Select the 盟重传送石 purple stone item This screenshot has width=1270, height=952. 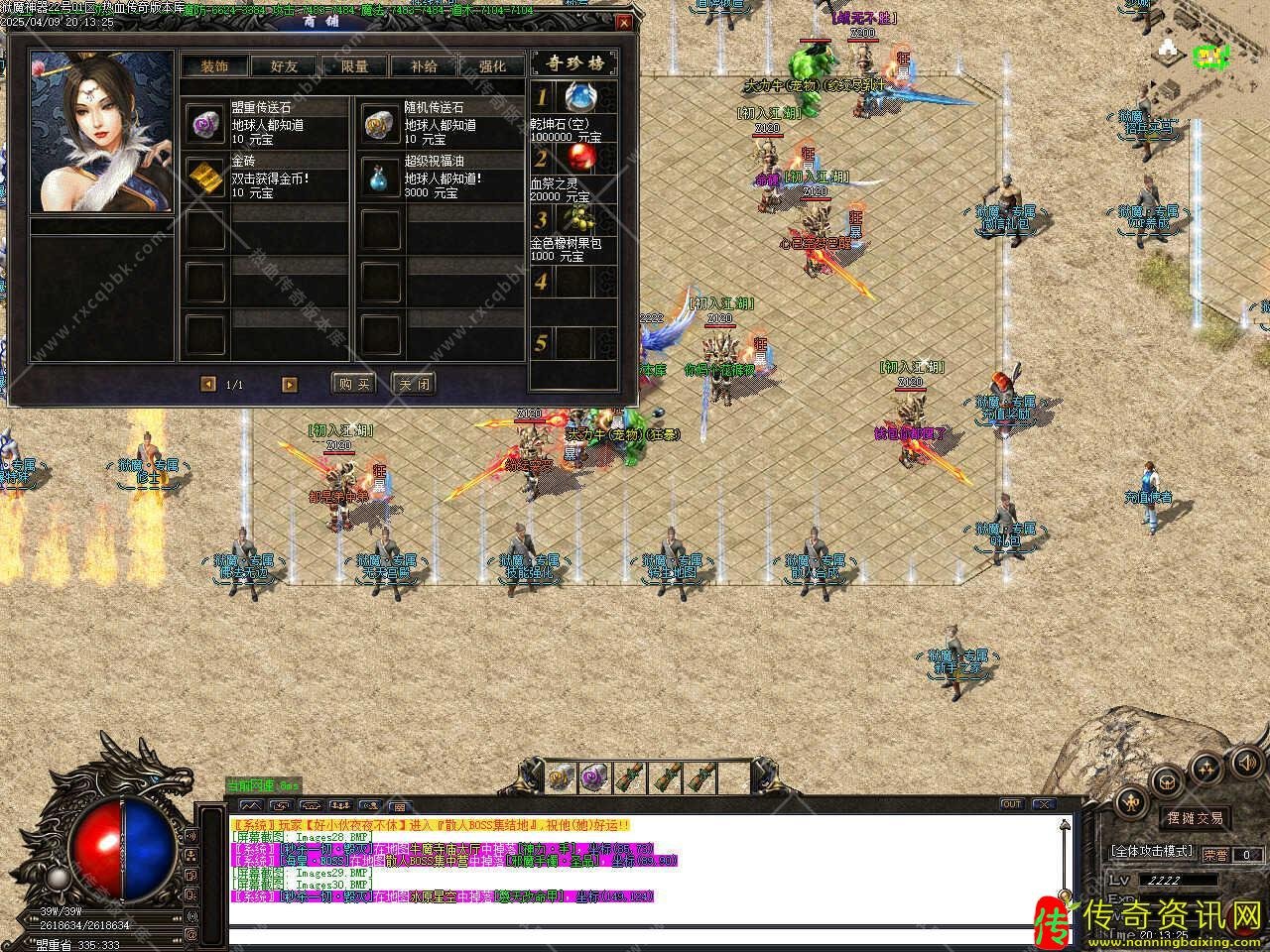206,122
